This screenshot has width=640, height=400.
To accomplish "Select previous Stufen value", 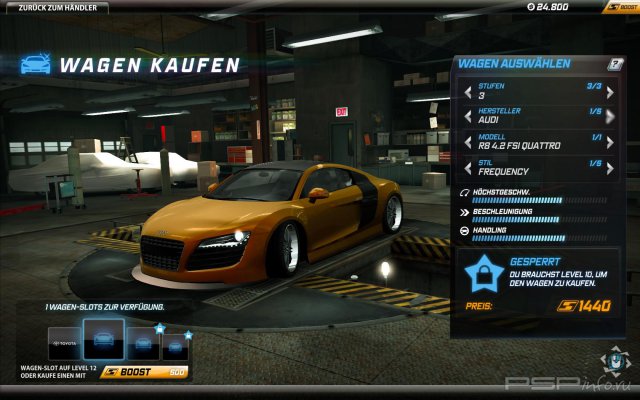I will pos(467,92).
